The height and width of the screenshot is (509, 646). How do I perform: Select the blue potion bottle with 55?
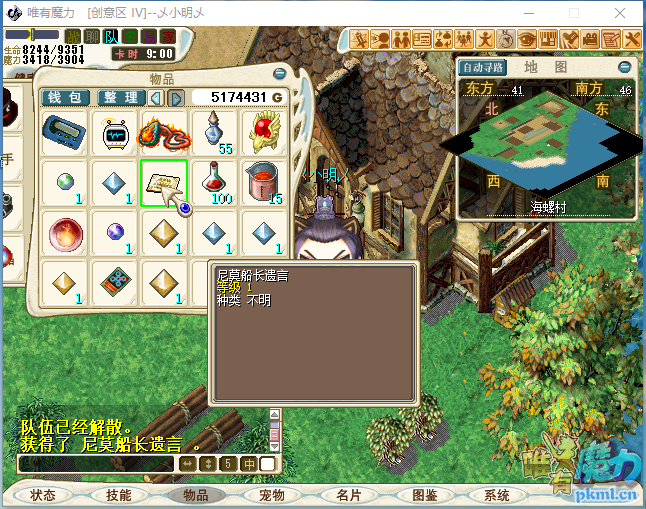pos(214,133)
